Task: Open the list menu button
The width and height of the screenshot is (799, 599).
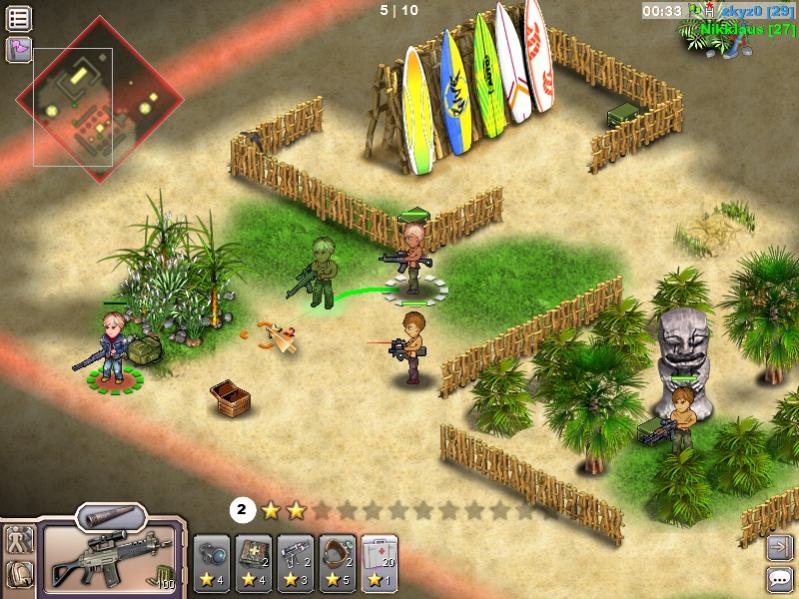Action: click(19, 18)
